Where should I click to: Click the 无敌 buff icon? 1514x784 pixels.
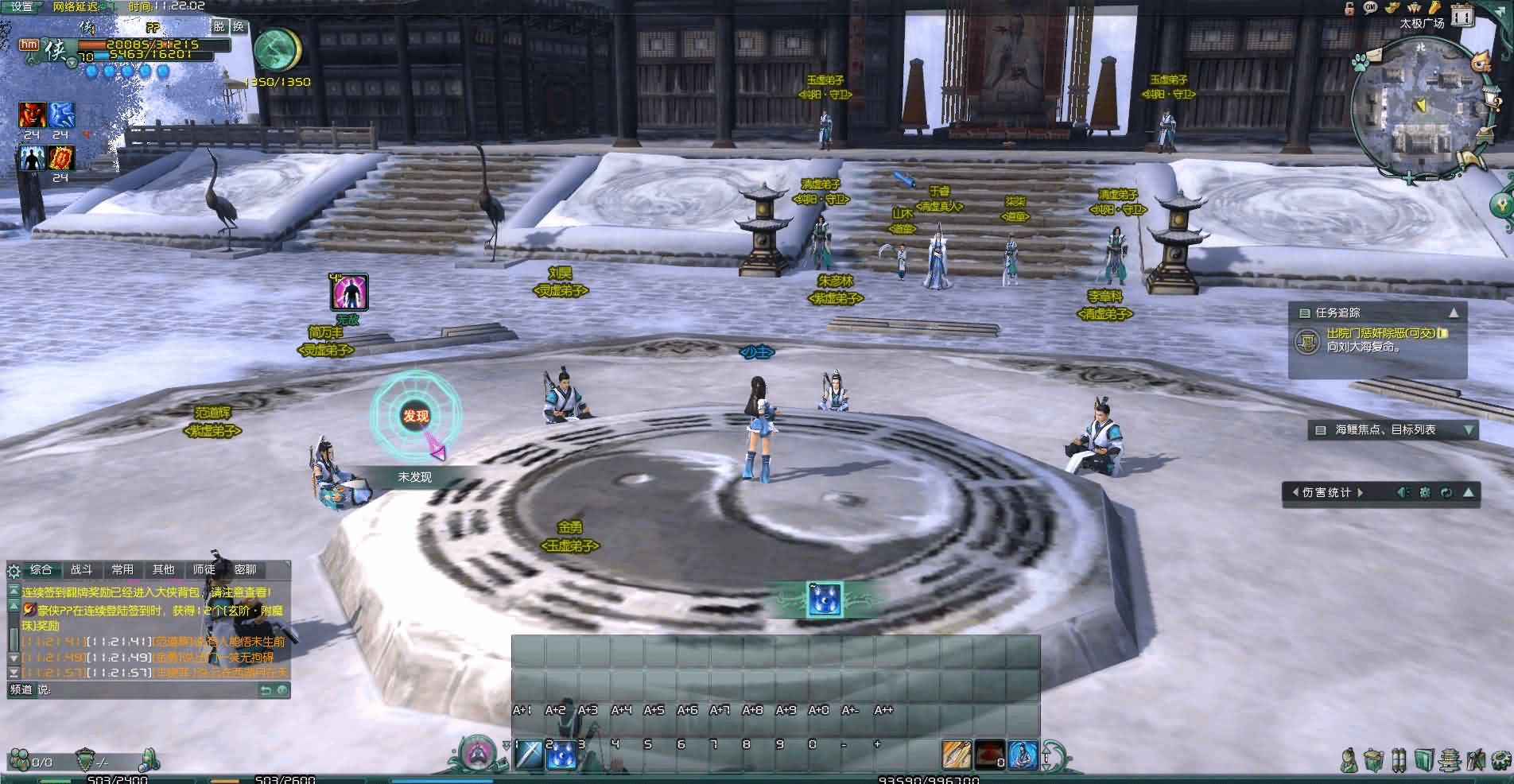349,292
